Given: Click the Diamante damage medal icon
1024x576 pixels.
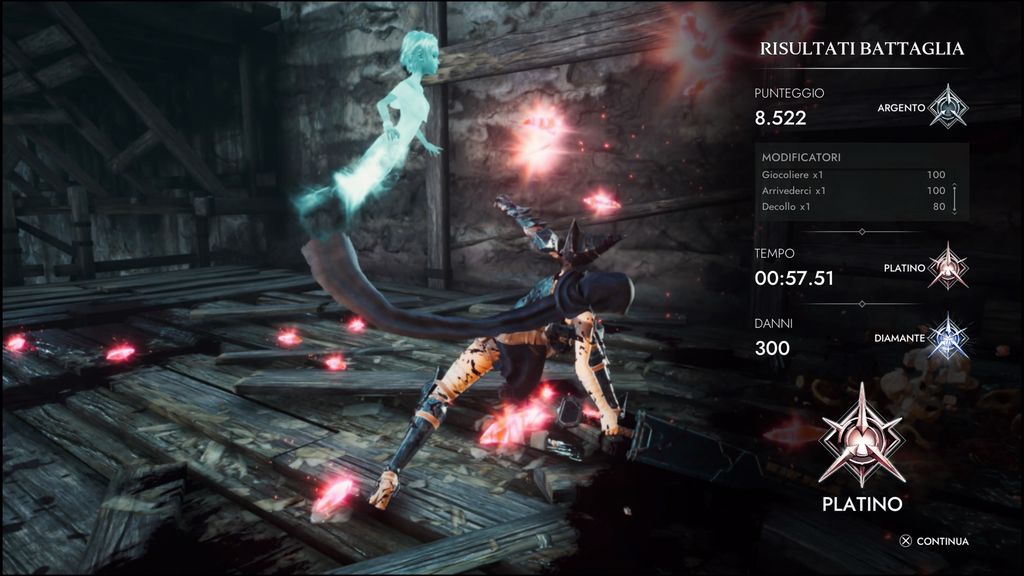Looking at the screenshot, I should tap(946, 337).
